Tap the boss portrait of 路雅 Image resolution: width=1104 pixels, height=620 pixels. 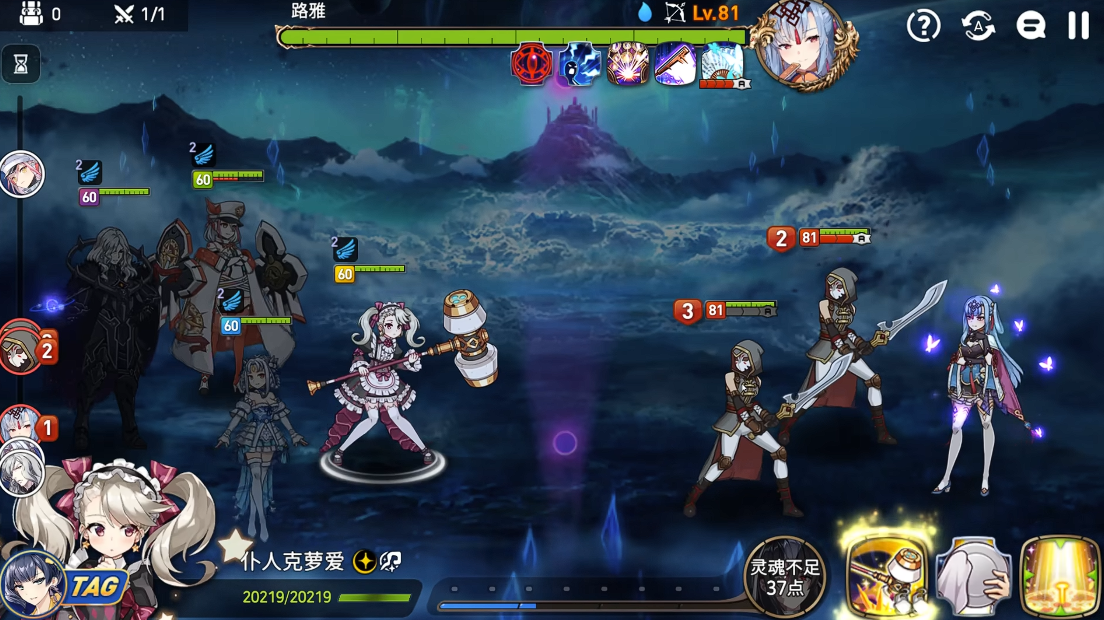806,44
